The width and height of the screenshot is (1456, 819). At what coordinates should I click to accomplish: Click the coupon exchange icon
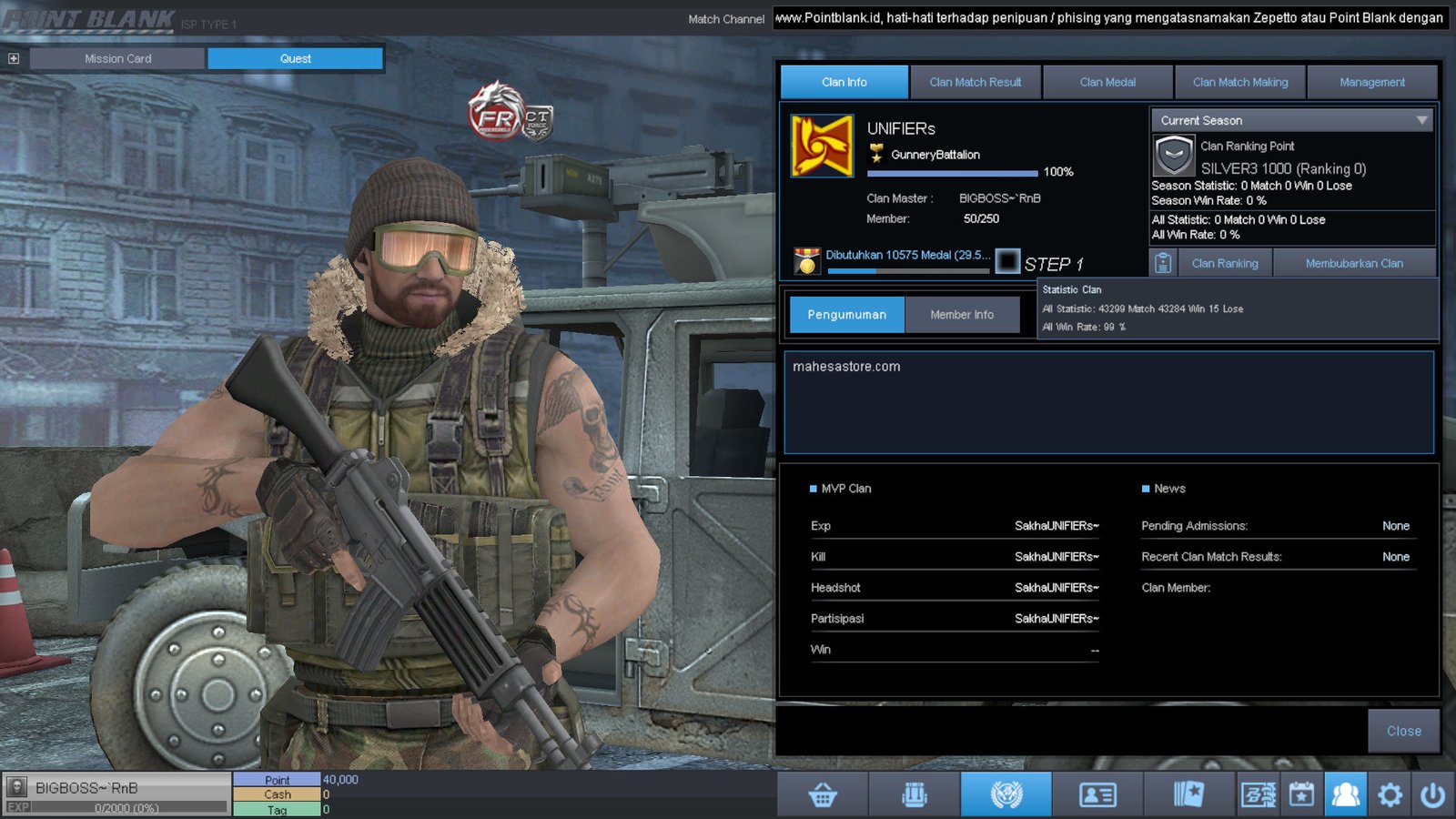click(x=1258, y=794)
